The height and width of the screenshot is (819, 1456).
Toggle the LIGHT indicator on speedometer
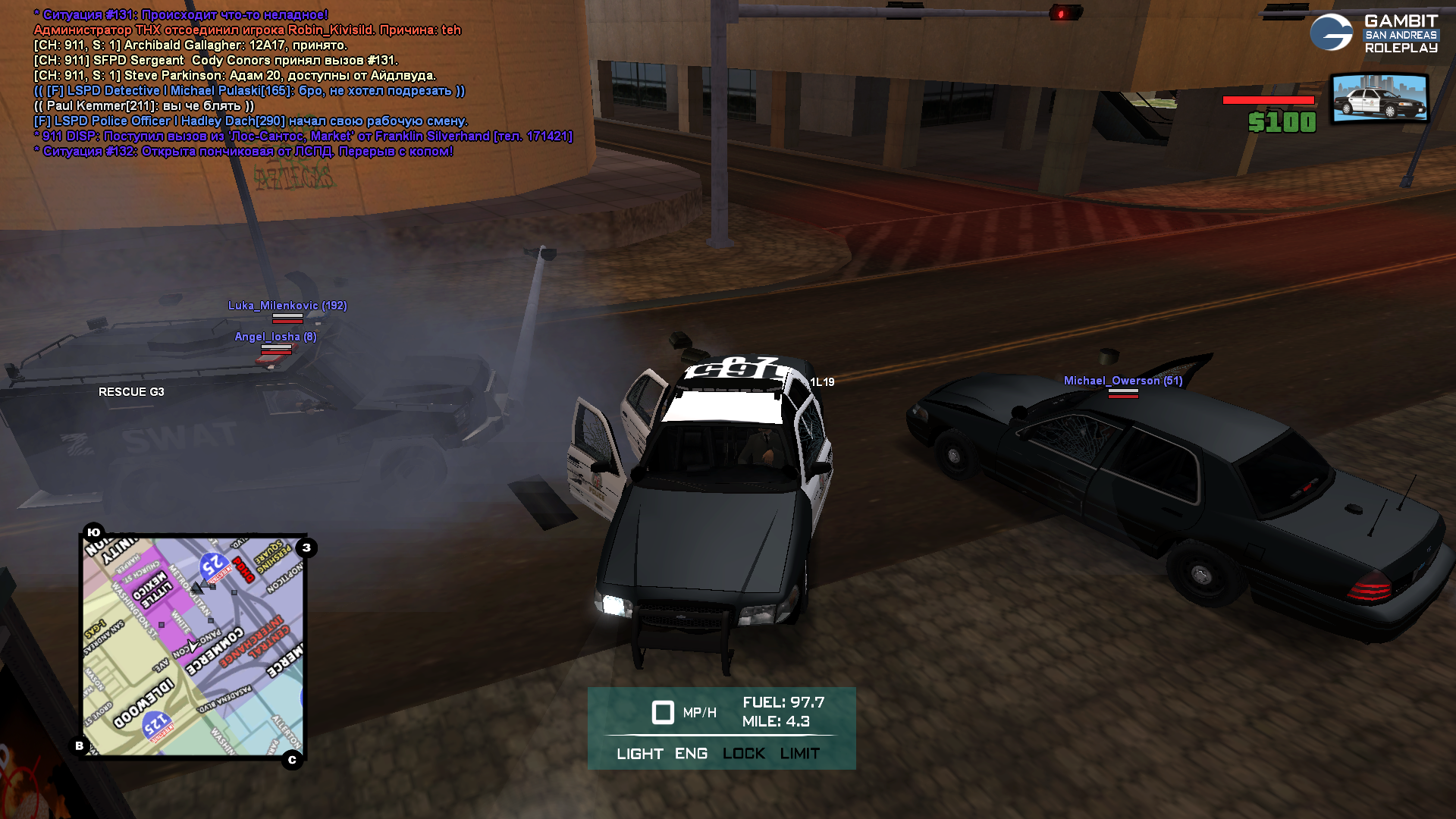click(x=639, y=754)
